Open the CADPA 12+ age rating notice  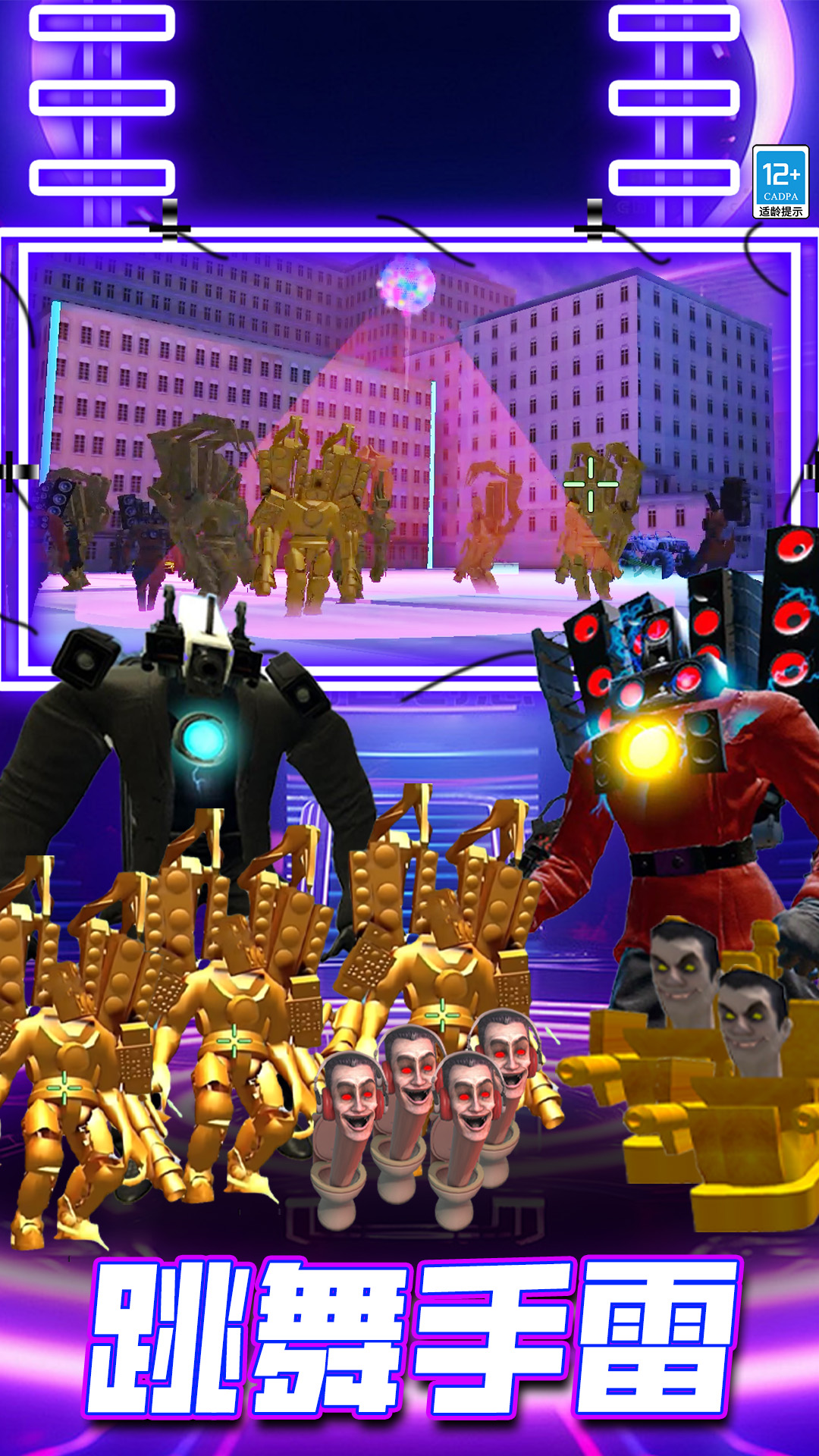coord(780,182)
